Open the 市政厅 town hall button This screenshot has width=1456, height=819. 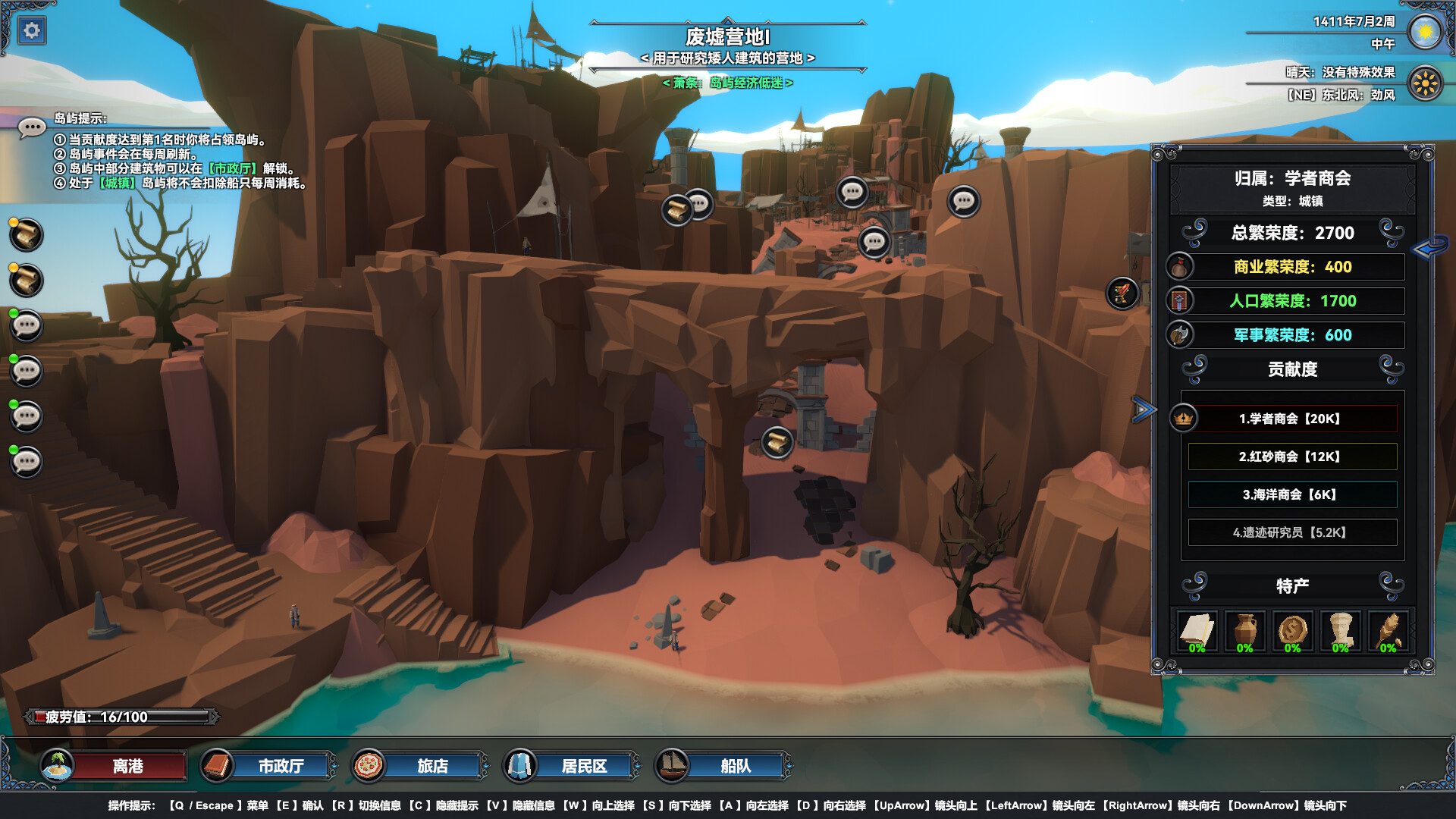(281, 766)
